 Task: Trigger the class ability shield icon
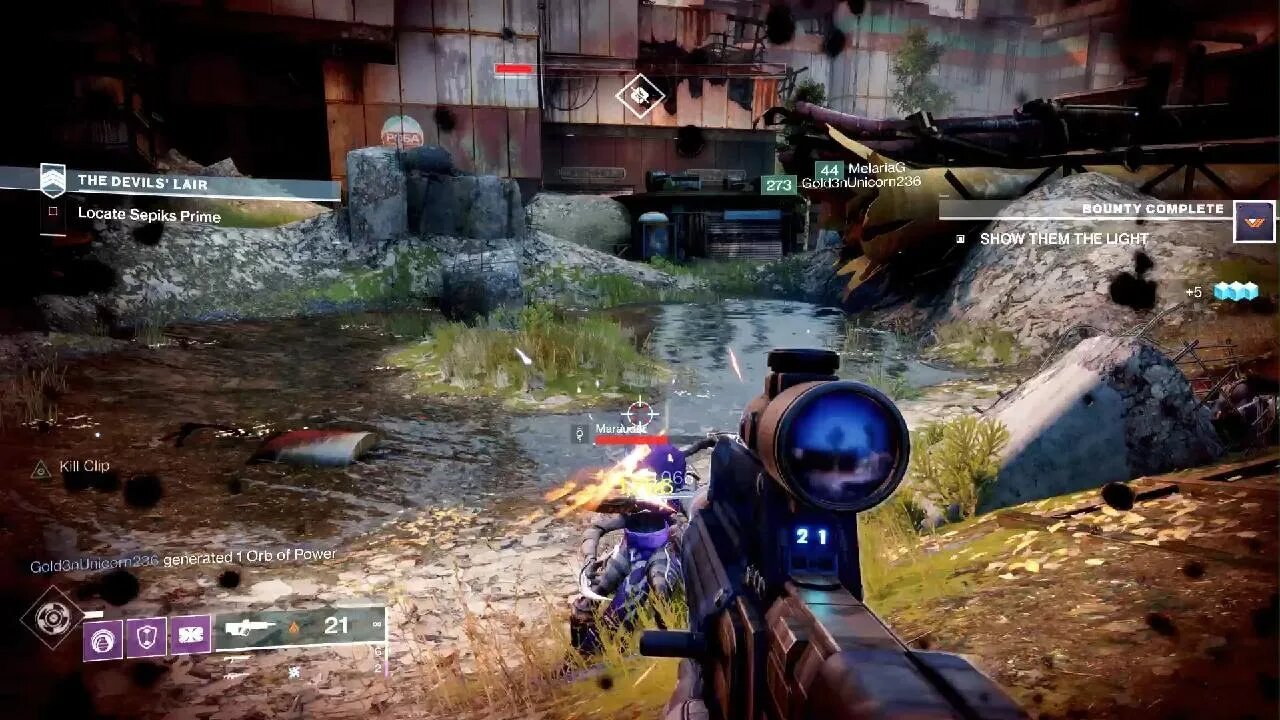coord(146,636)
